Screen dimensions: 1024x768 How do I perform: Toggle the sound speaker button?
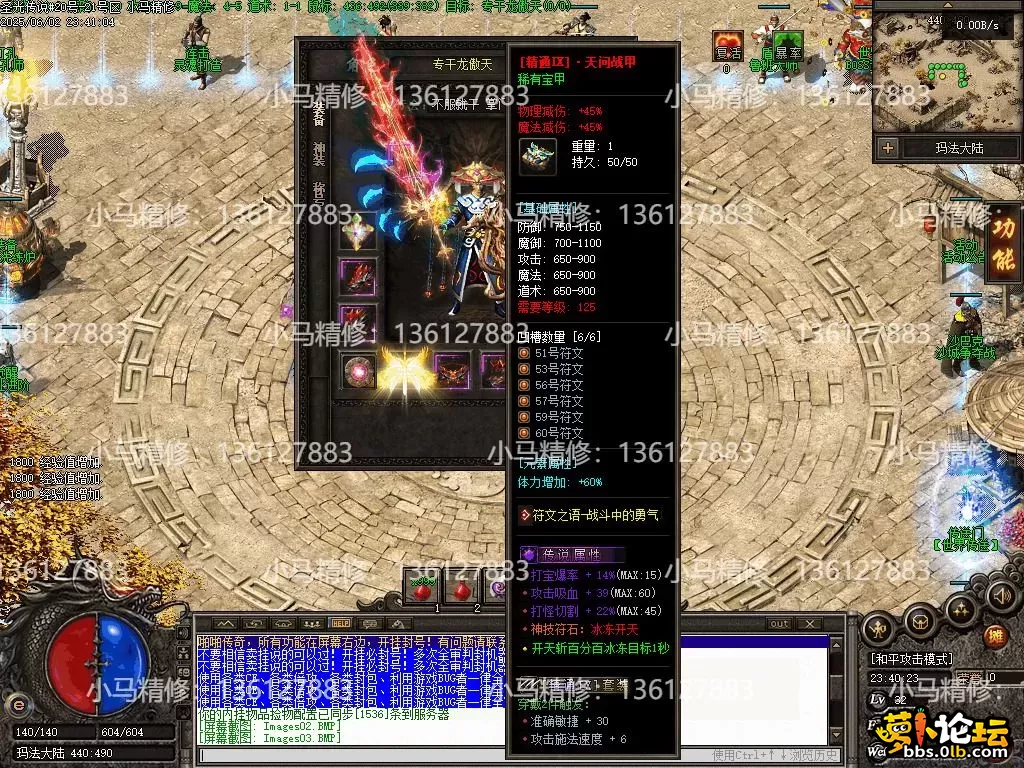[1001, 597]
